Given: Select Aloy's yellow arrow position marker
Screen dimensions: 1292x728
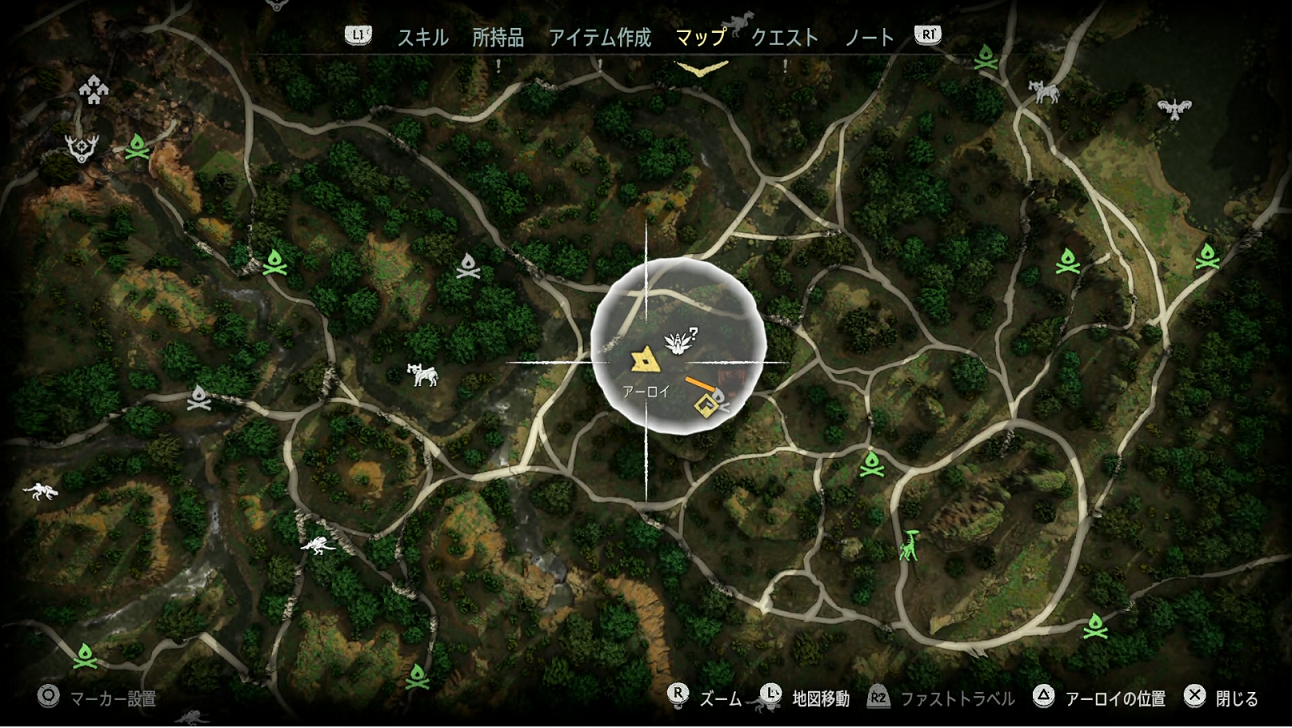Looking at the screenshot, I should pyautogui.click(x=642, y=359).
